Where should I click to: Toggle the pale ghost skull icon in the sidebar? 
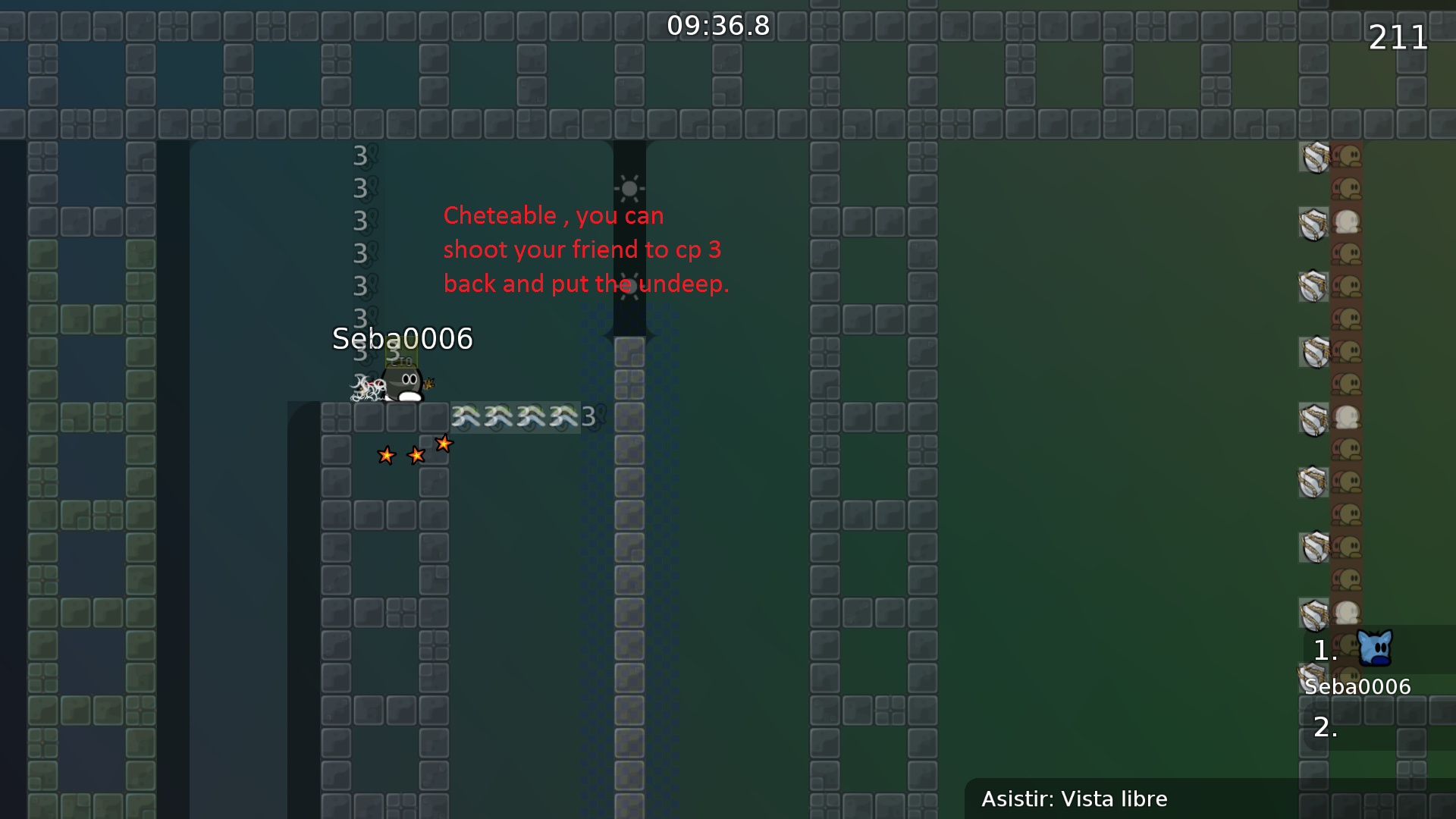click(x=1347, y=220)
